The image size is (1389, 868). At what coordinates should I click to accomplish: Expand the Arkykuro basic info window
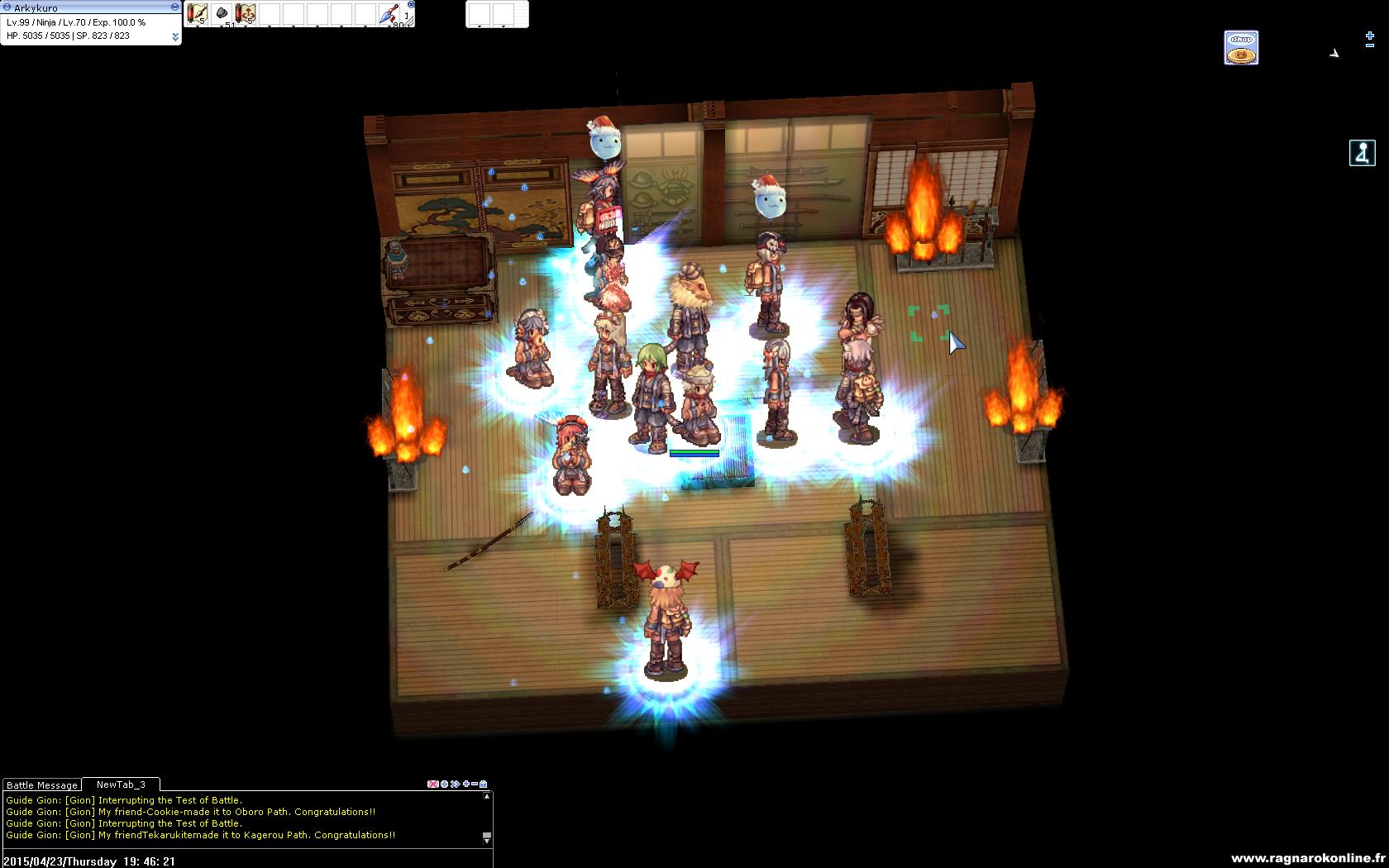click(x=175, y=36)
